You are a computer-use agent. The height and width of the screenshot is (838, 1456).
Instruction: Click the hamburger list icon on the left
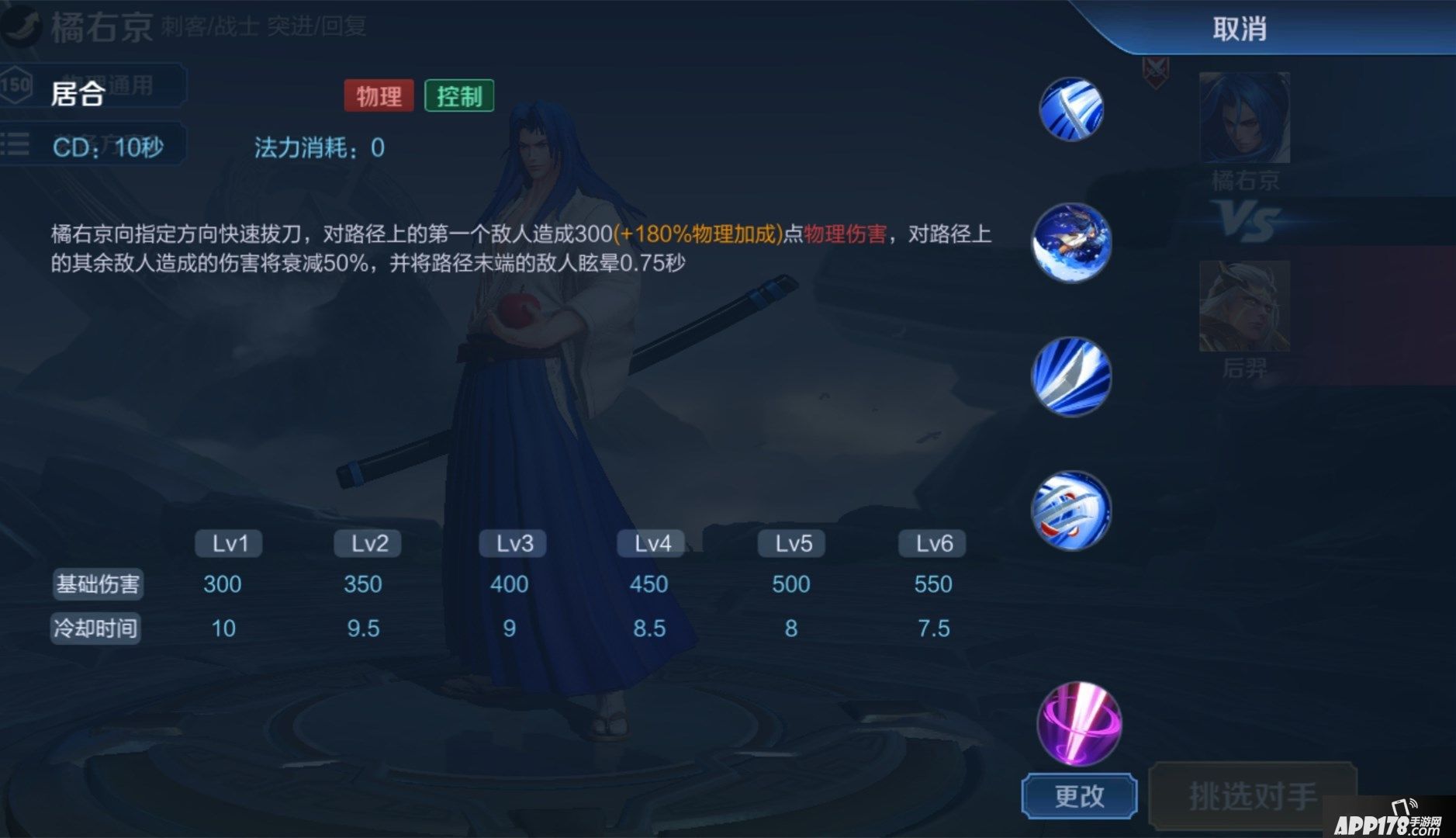pyautogui.click(x=16, y=144)
